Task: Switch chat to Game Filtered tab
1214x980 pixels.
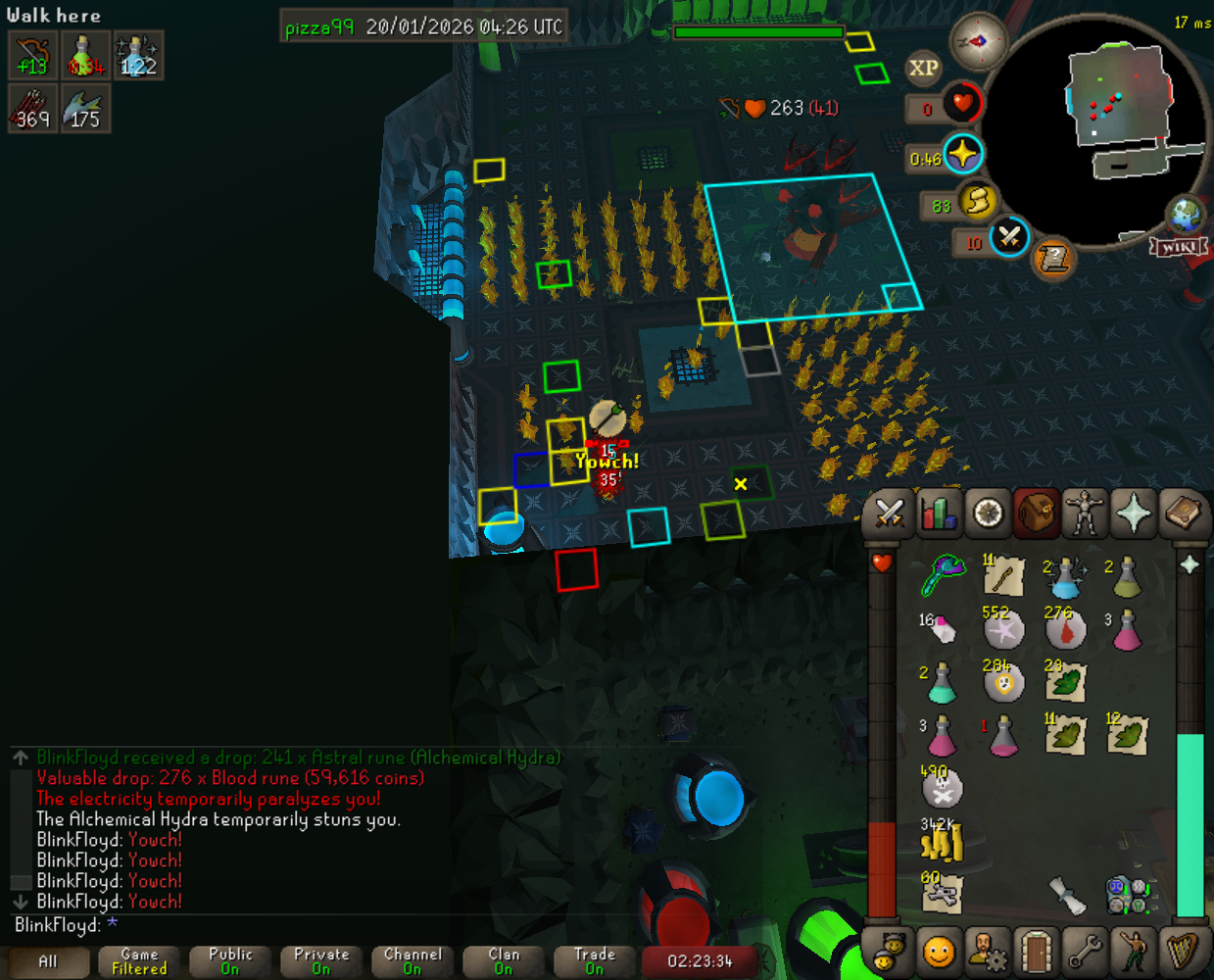Action: pyautogui.click(x=139, y=961)
